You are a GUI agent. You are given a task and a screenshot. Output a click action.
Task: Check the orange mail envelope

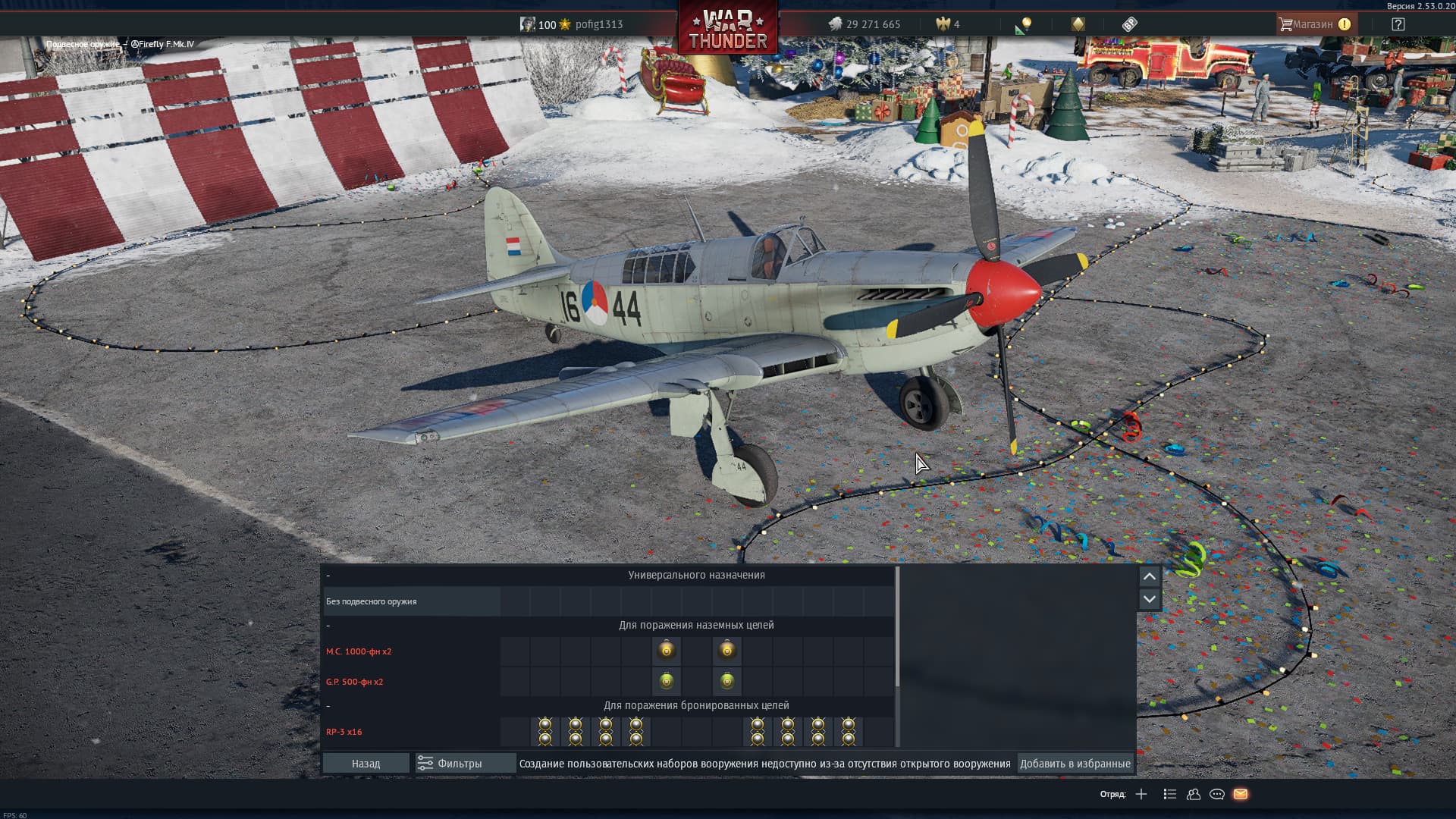(1241, 794)
